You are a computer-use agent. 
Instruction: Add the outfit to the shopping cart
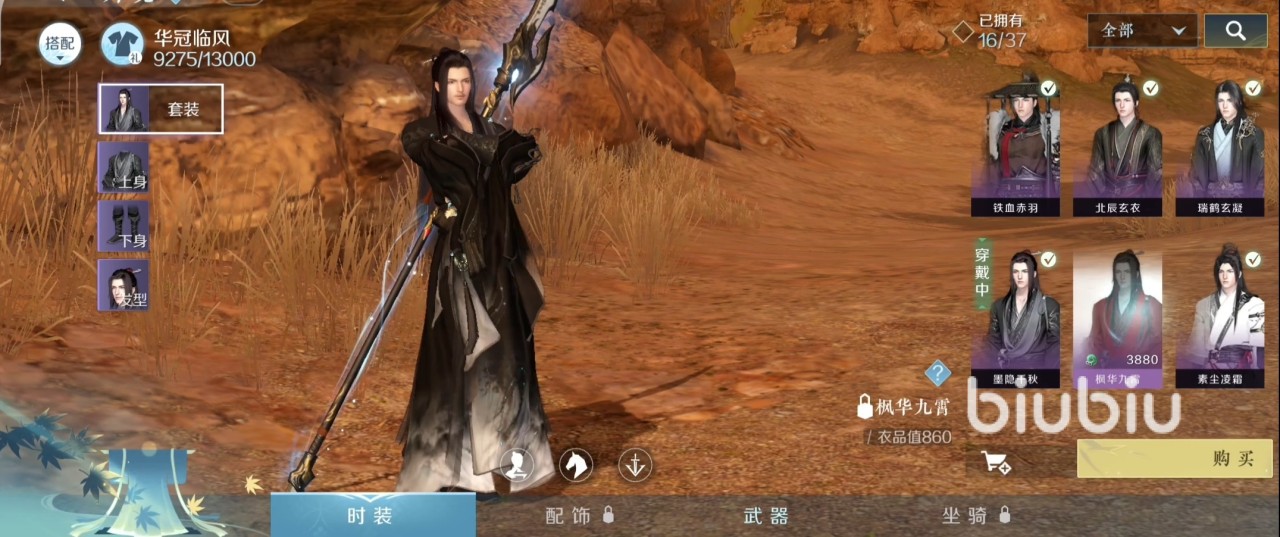click(x=996, y=462)
